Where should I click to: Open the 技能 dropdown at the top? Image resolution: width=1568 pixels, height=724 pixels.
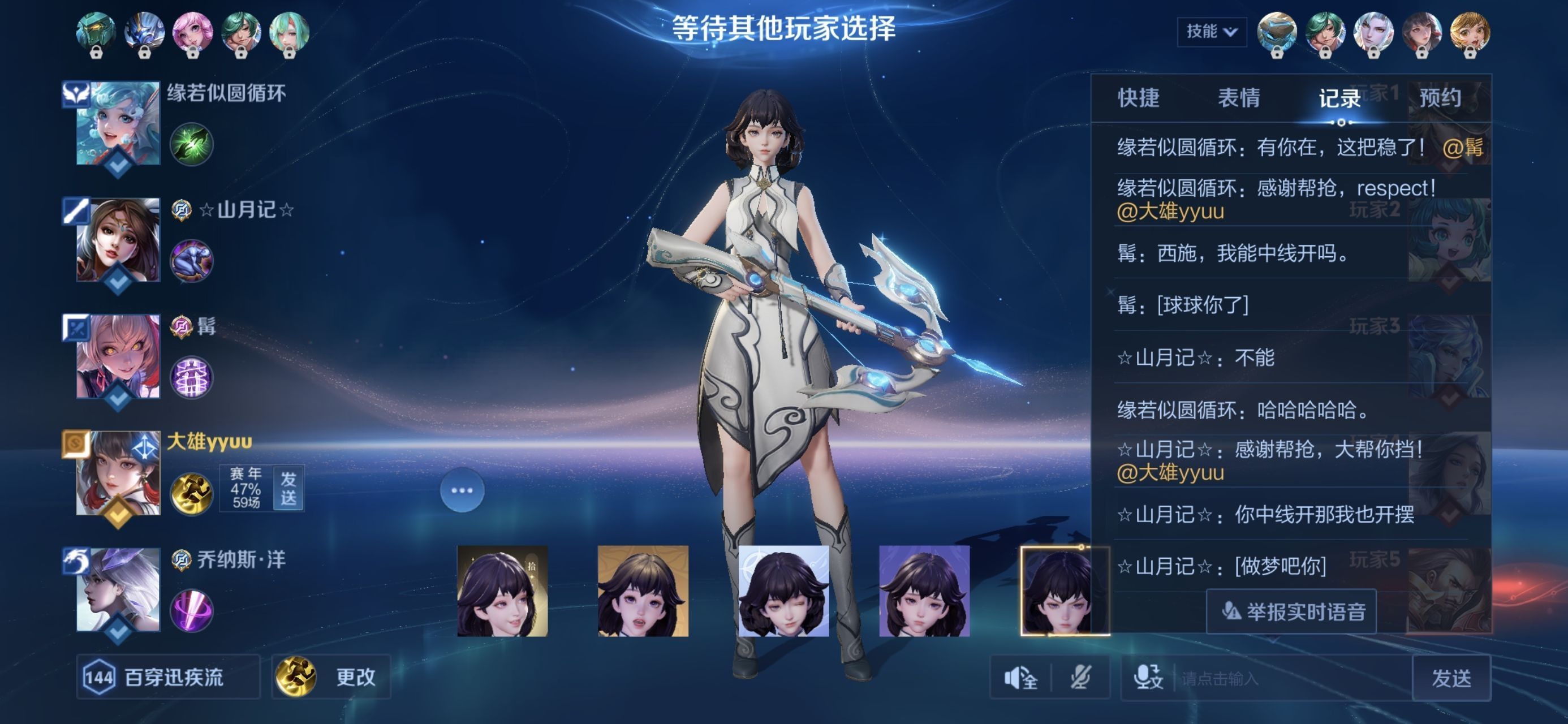(x=1211, y=32)
